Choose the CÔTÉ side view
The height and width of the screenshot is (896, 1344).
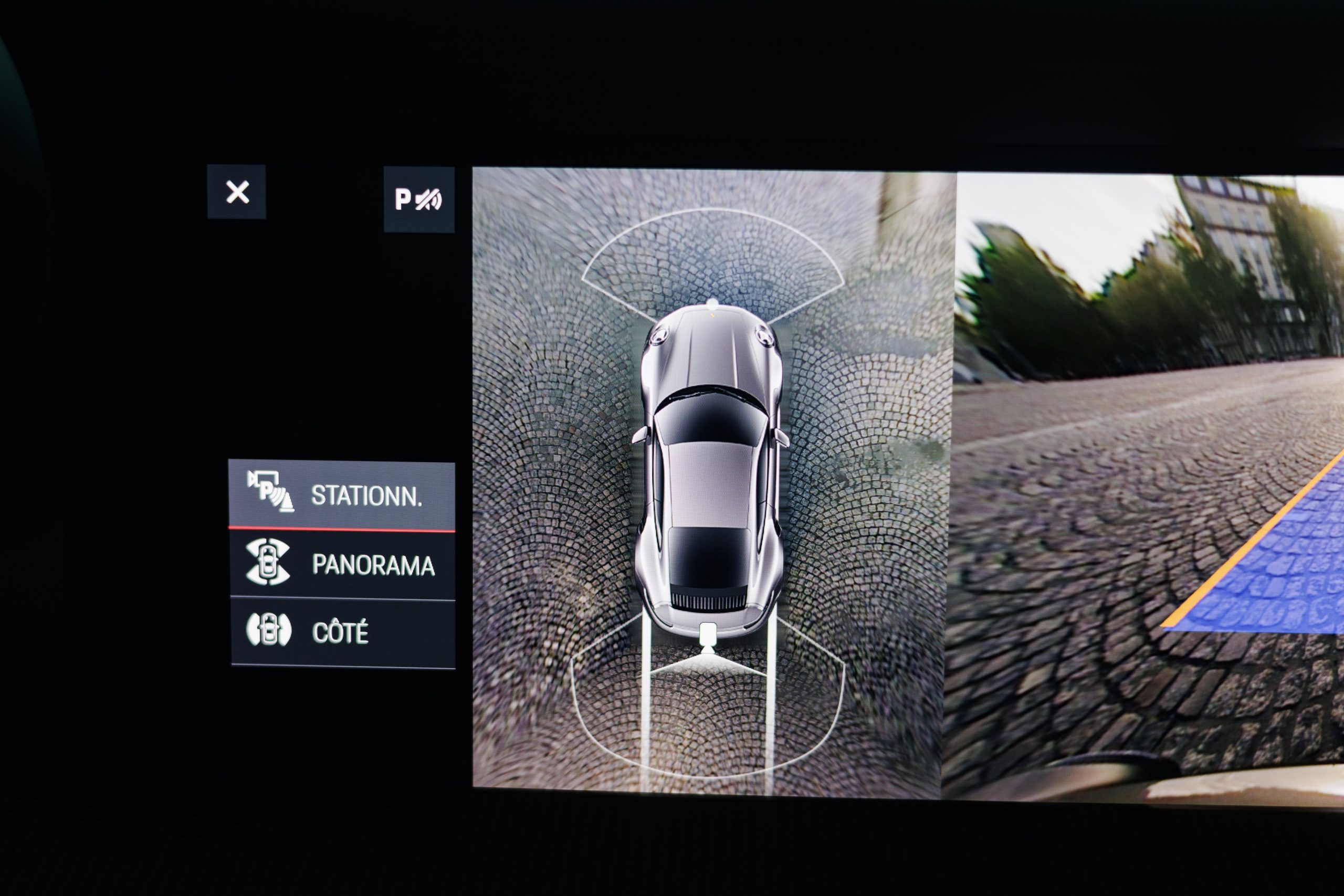click(342, 632)
